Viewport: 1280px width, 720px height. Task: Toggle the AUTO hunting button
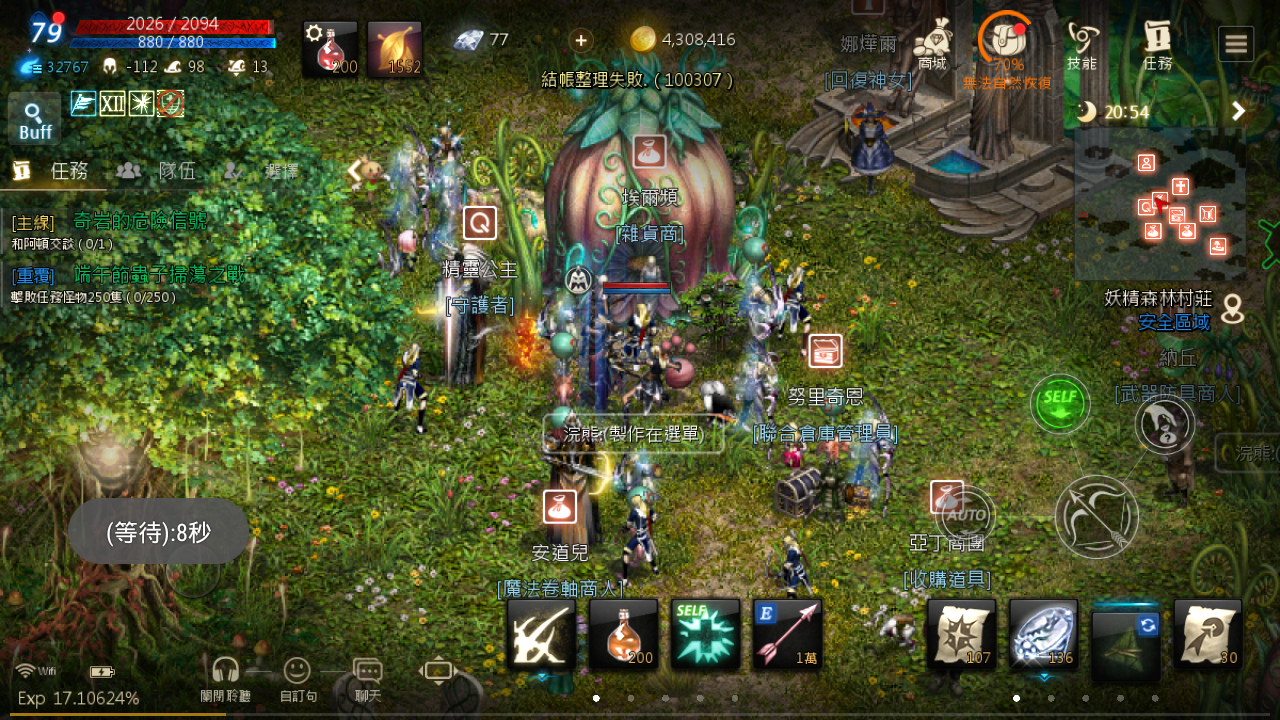tap(962, 516)
